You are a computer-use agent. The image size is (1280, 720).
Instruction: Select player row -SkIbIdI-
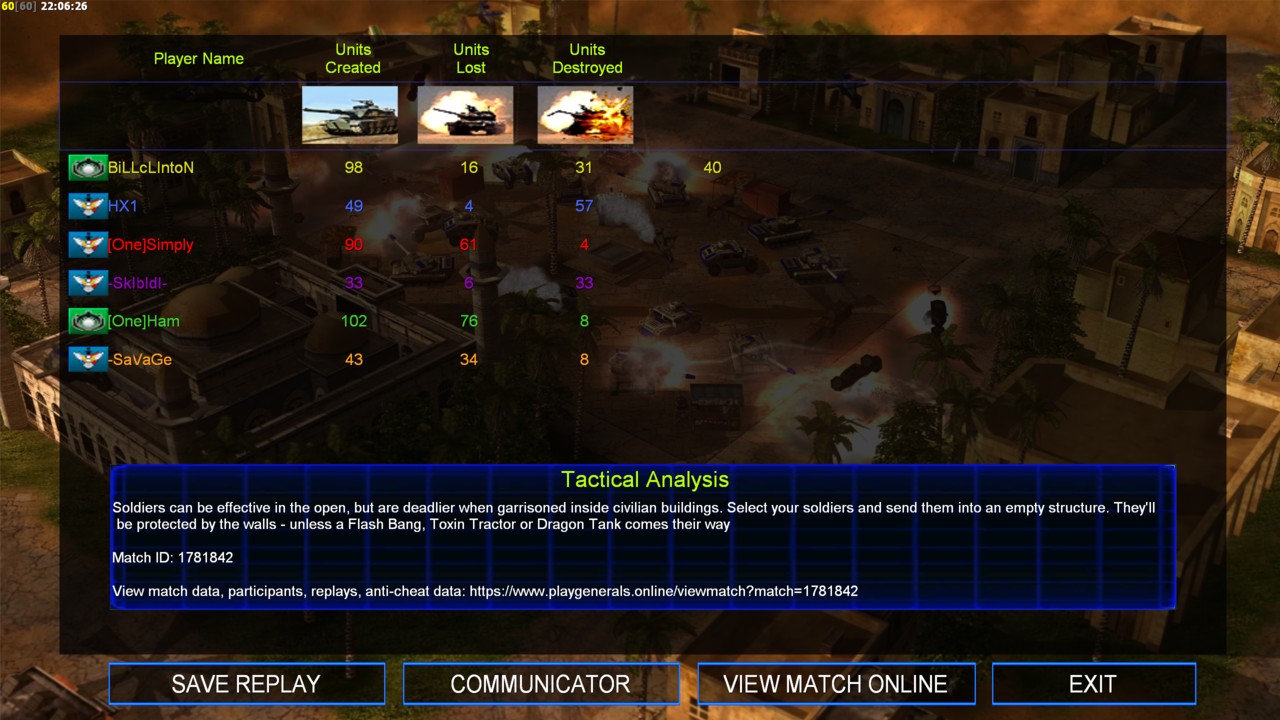point(138,283)
